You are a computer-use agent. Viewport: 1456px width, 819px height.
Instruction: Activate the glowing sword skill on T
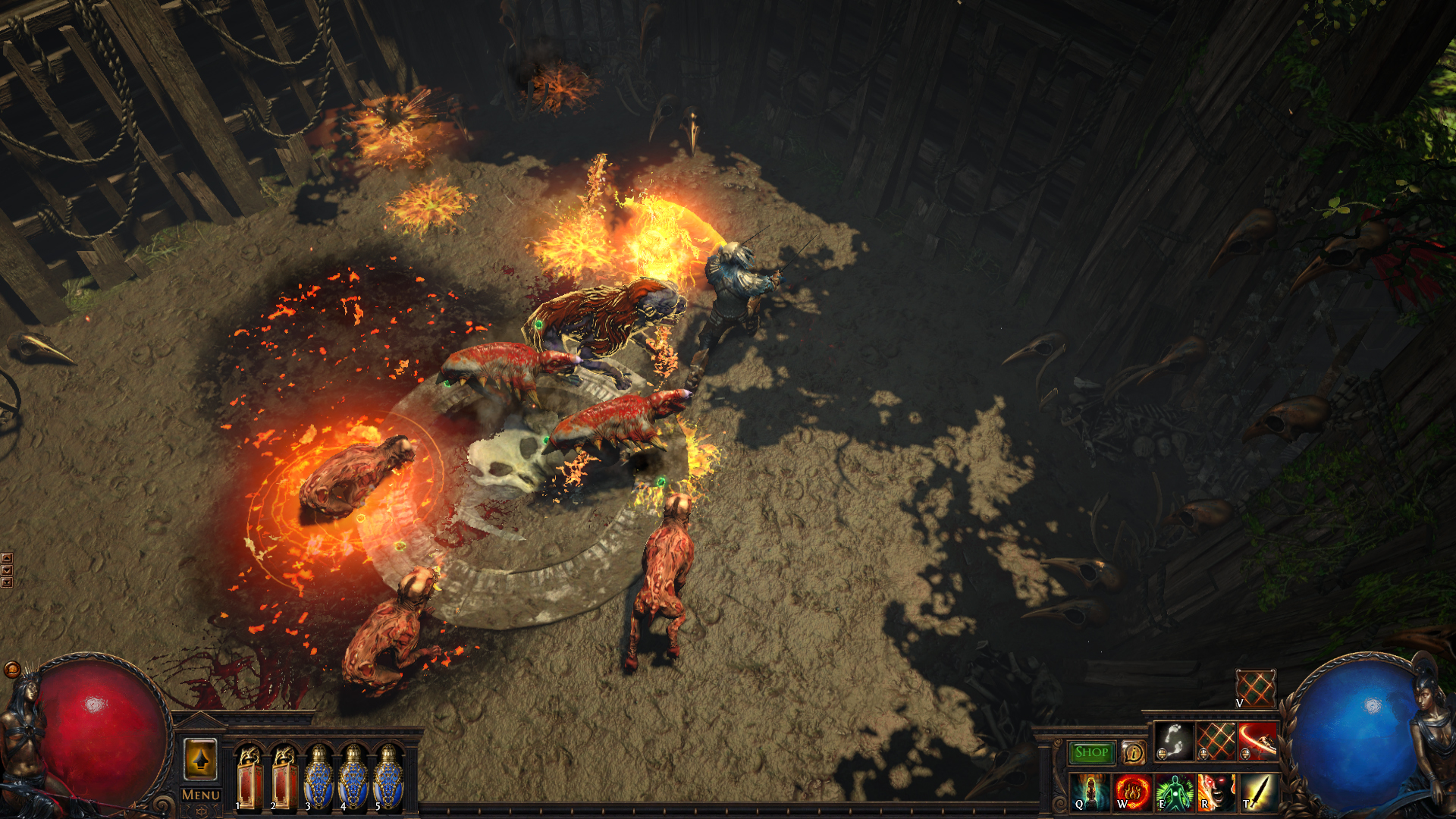coord(1258,792)
